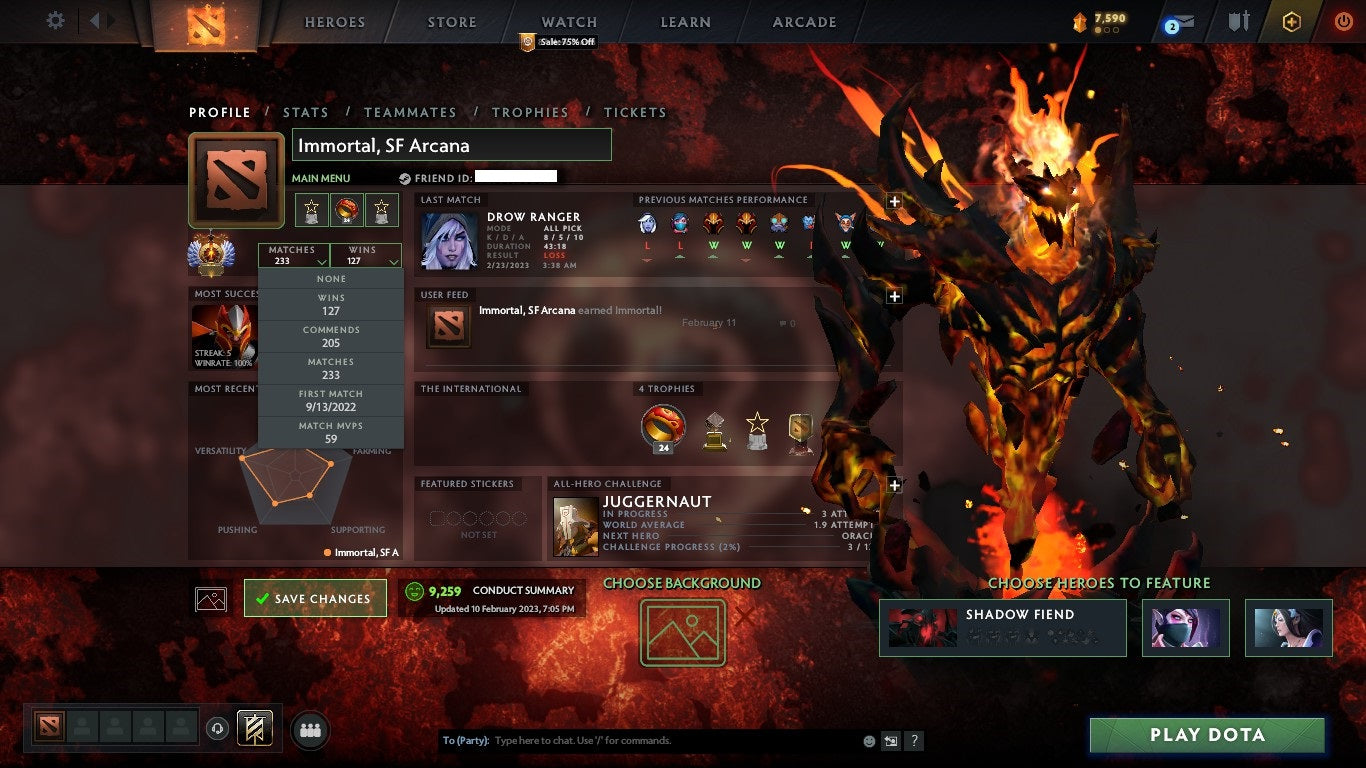Open the Dota Plus hexagon icon
This screenshot has height=768, width=1366.
pos(1293,19)
